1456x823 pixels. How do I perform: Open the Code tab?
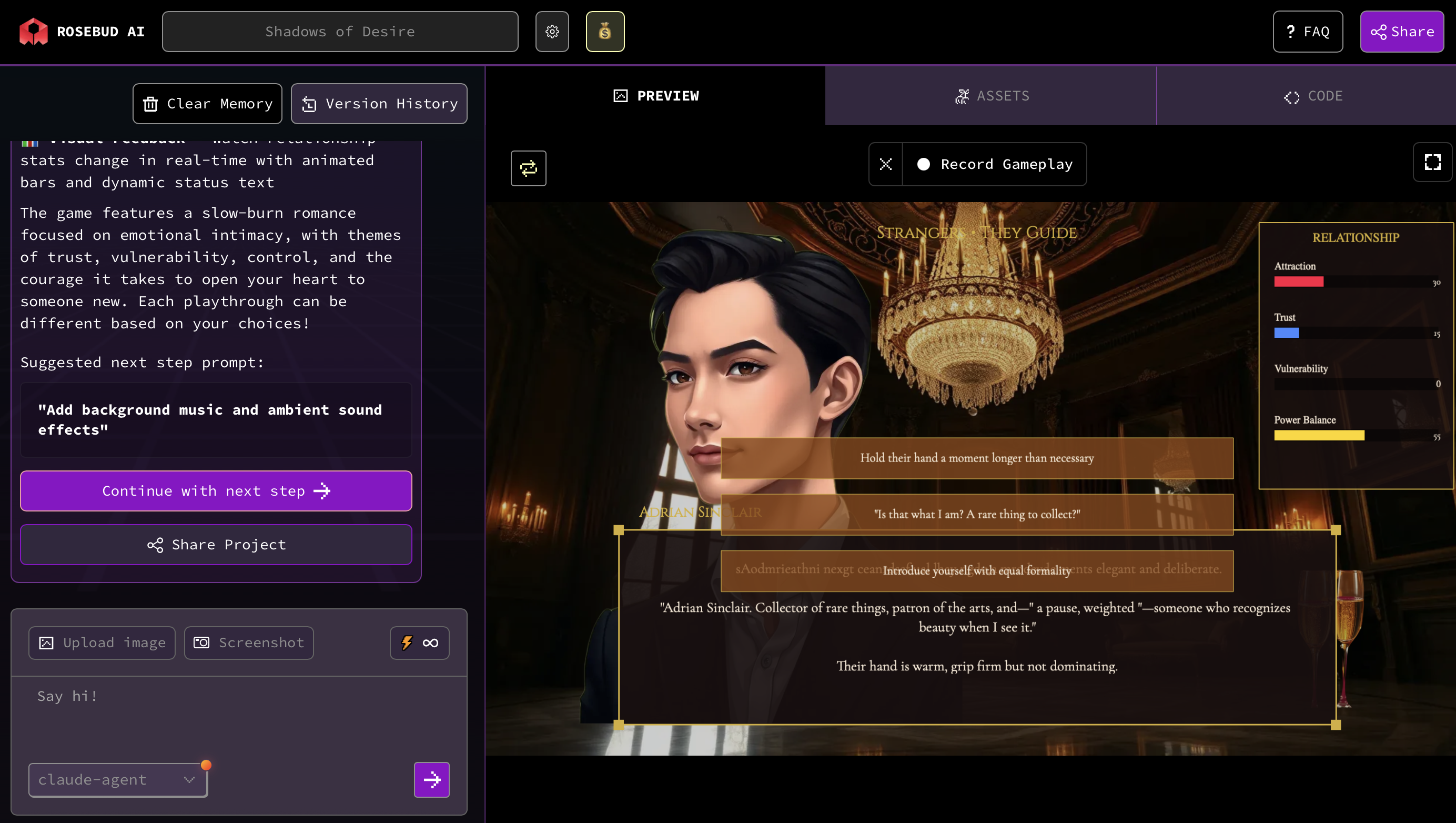click(1312, 96)
